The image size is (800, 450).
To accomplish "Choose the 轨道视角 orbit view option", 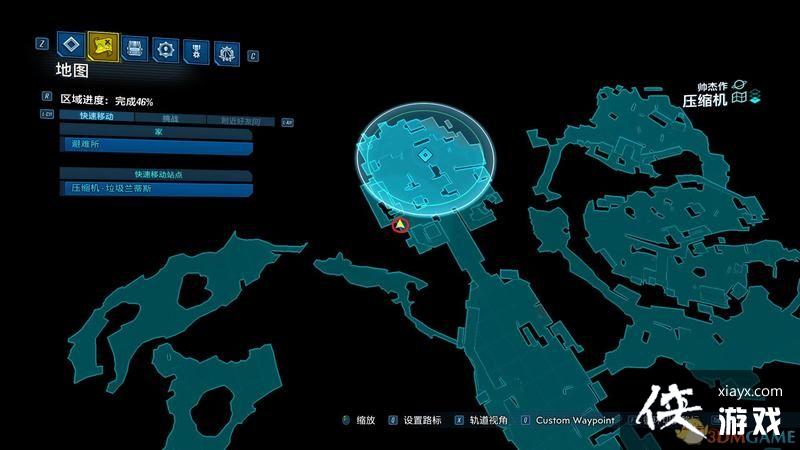I will [x=489, y=421].
